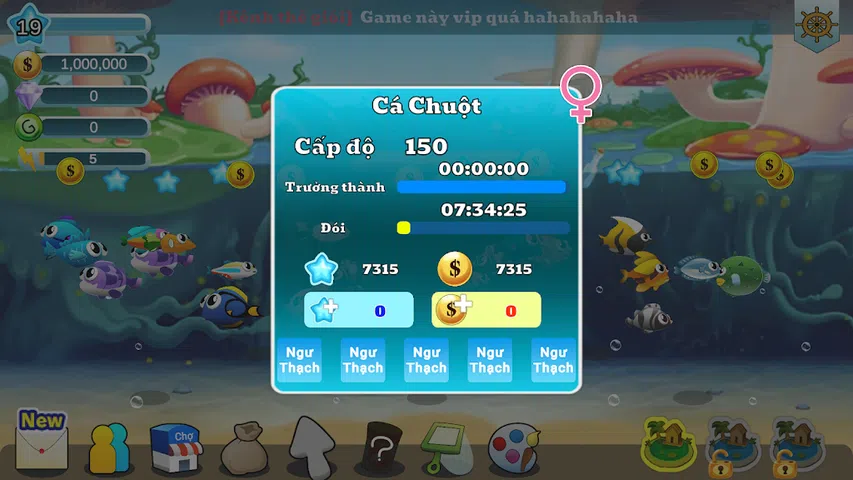Open the sack bag inventory
This screenshot has height=480, width=853.
pyautogui.click(x=243, y=448)
